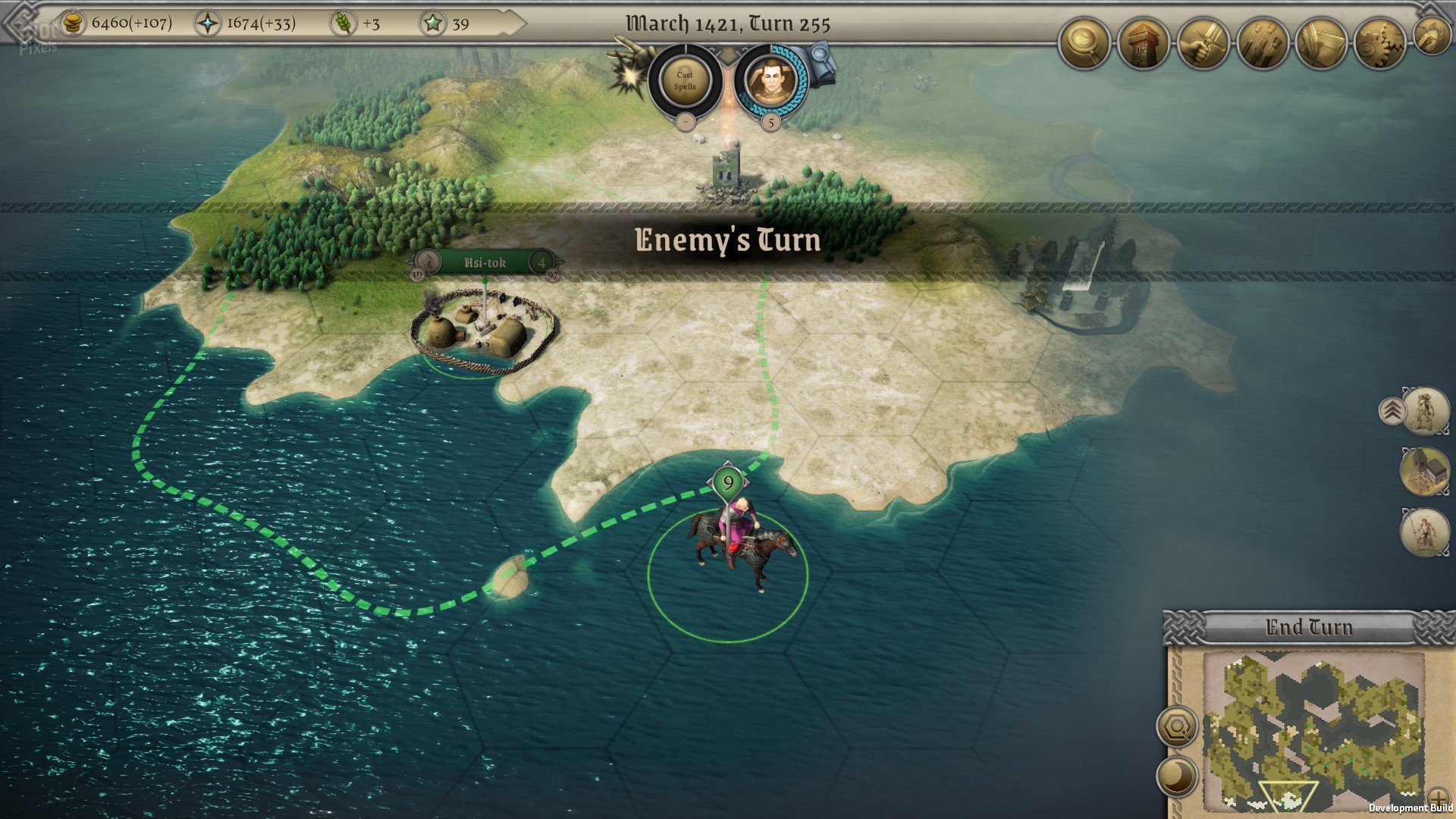Open the magnifying glass menu in the top bar
The height and width of the screenshot is (819, 1456).
tap(1084, 45)
